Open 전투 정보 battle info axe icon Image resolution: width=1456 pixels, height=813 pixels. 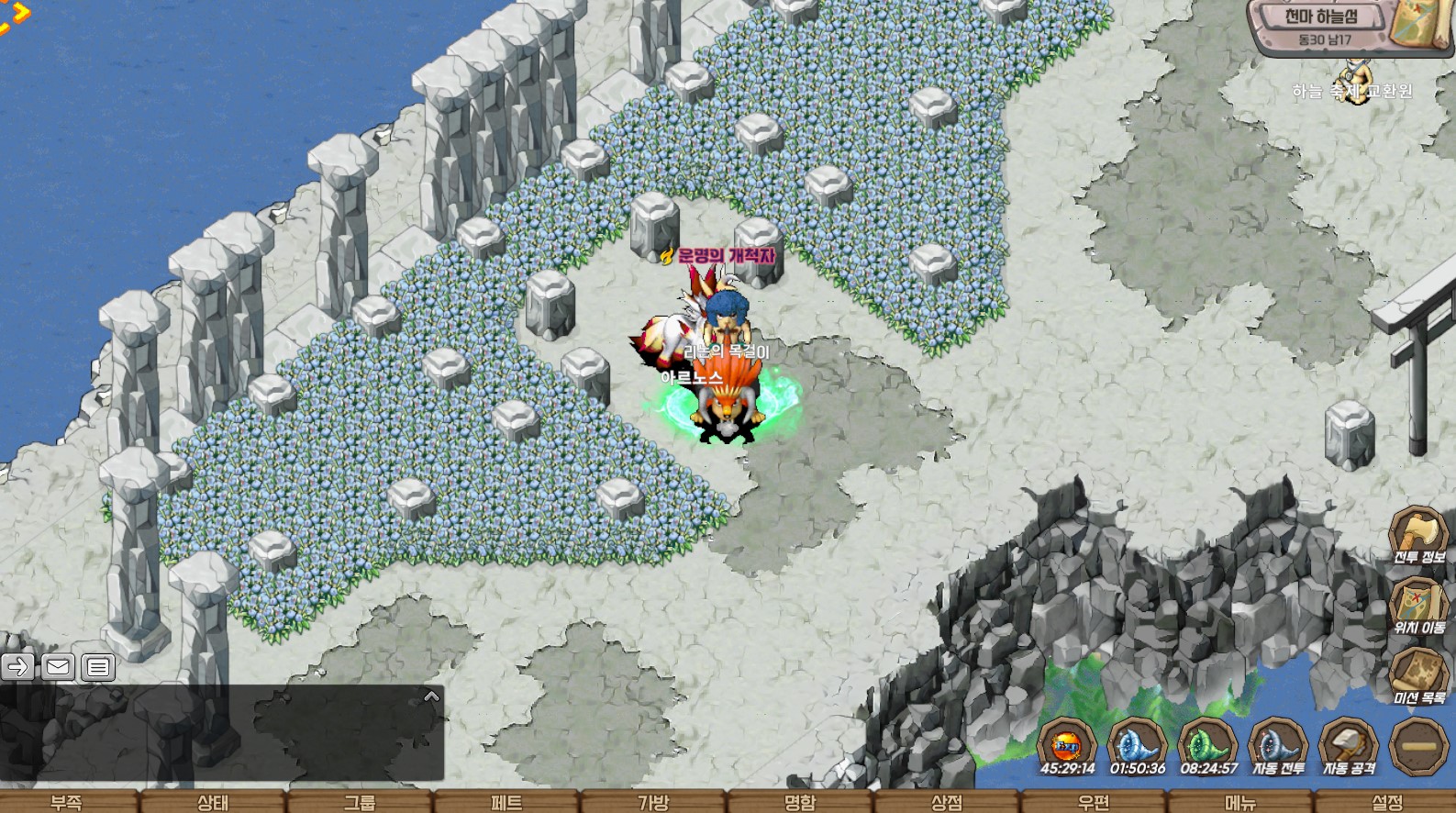coord(1418,531)
